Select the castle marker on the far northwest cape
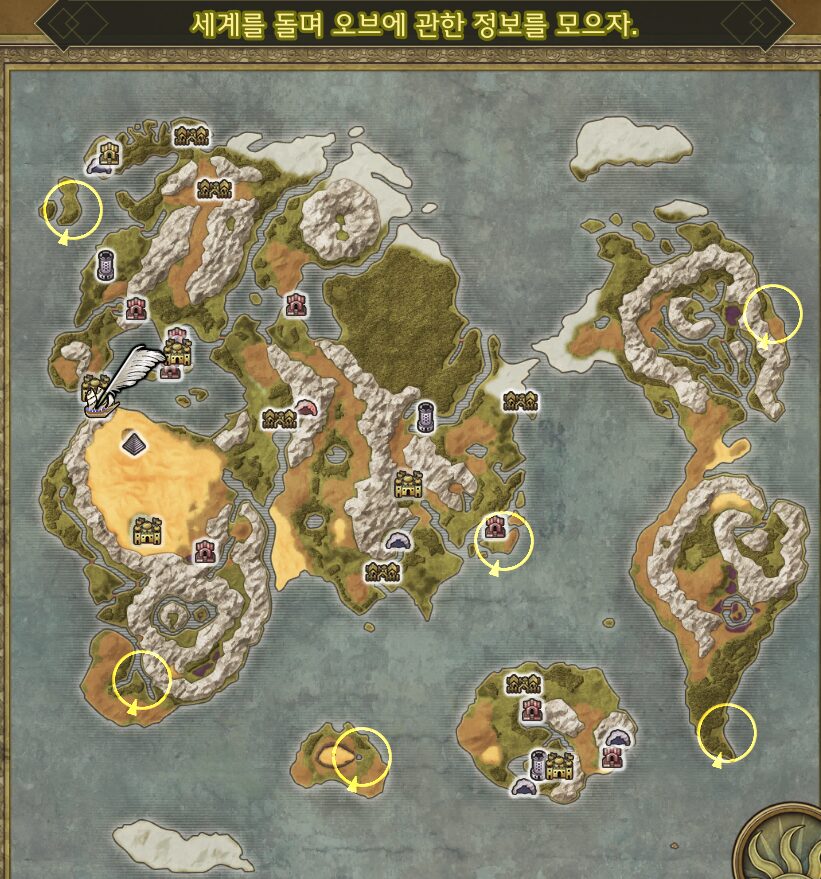The height and width of the screenshot is (879, 821). (108, 152)
